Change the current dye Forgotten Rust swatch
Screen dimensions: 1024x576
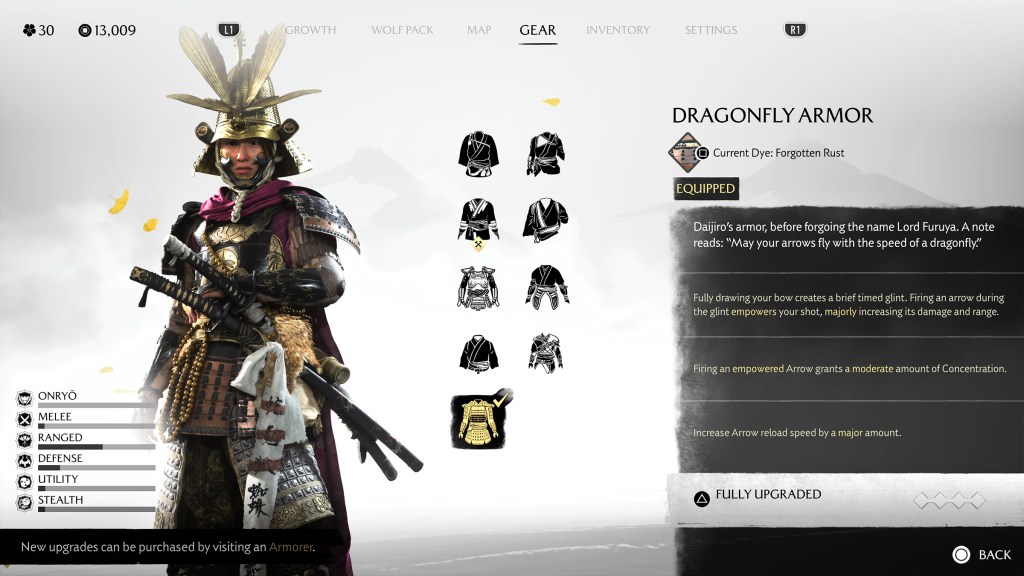685,152
